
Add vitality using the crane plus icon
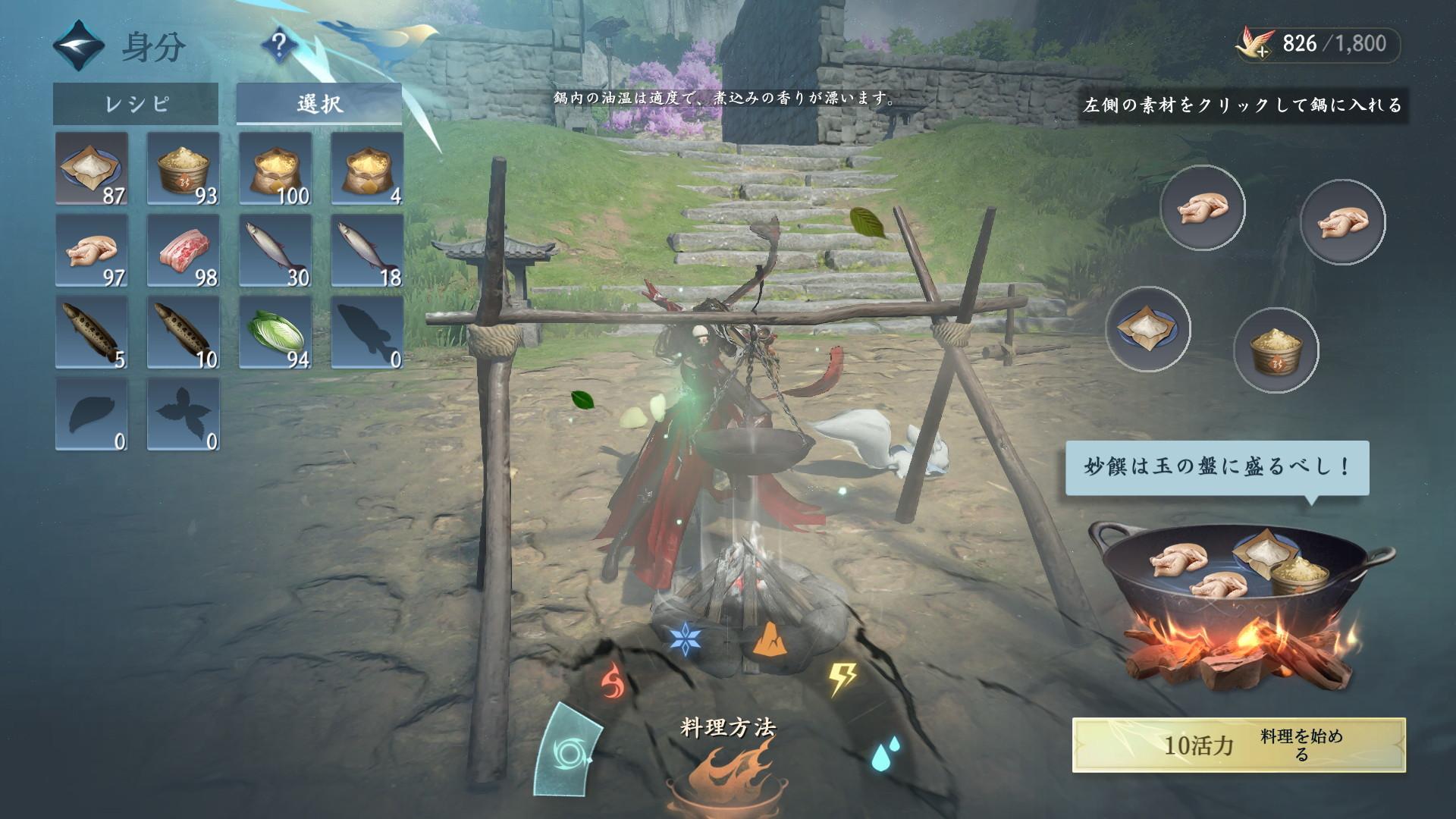[x=1254, y=44]
